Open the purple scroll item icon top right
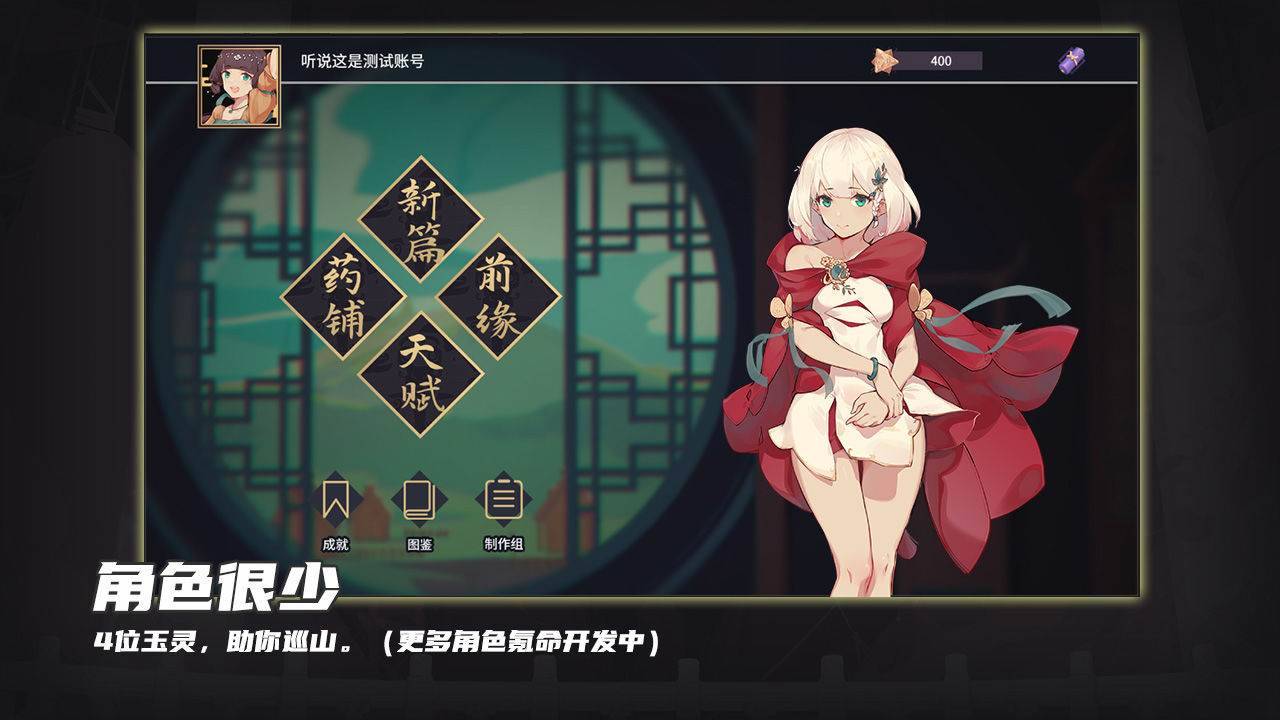 point(1073,62)
